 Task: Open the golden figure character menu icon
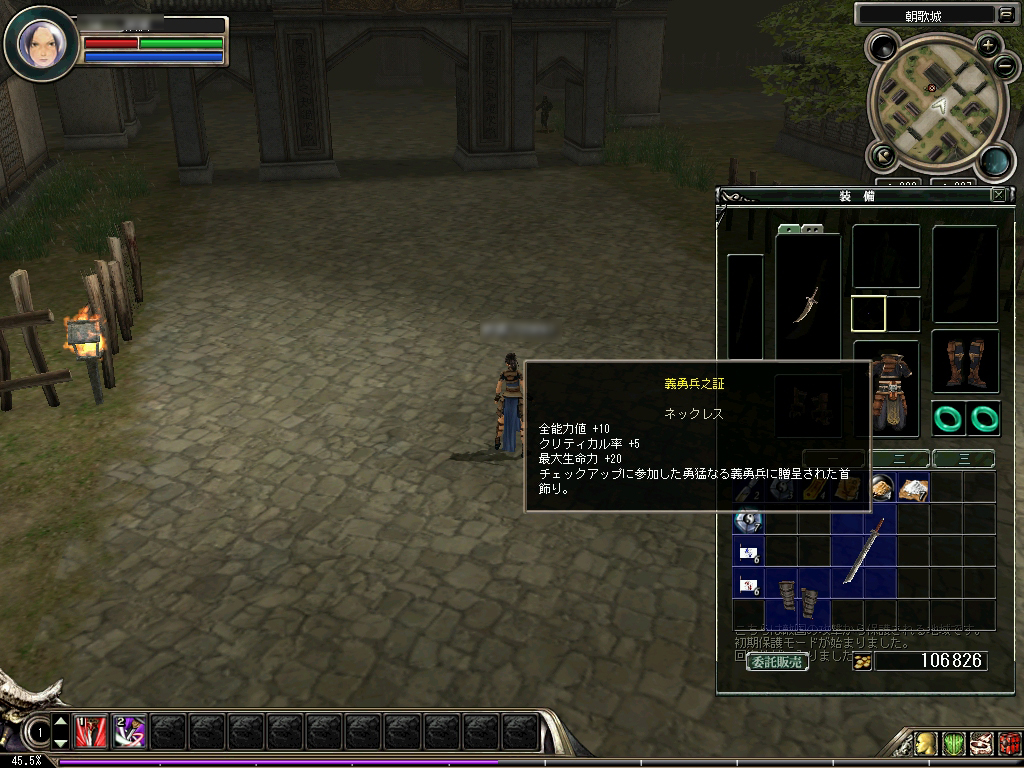(x=927, y=743)
